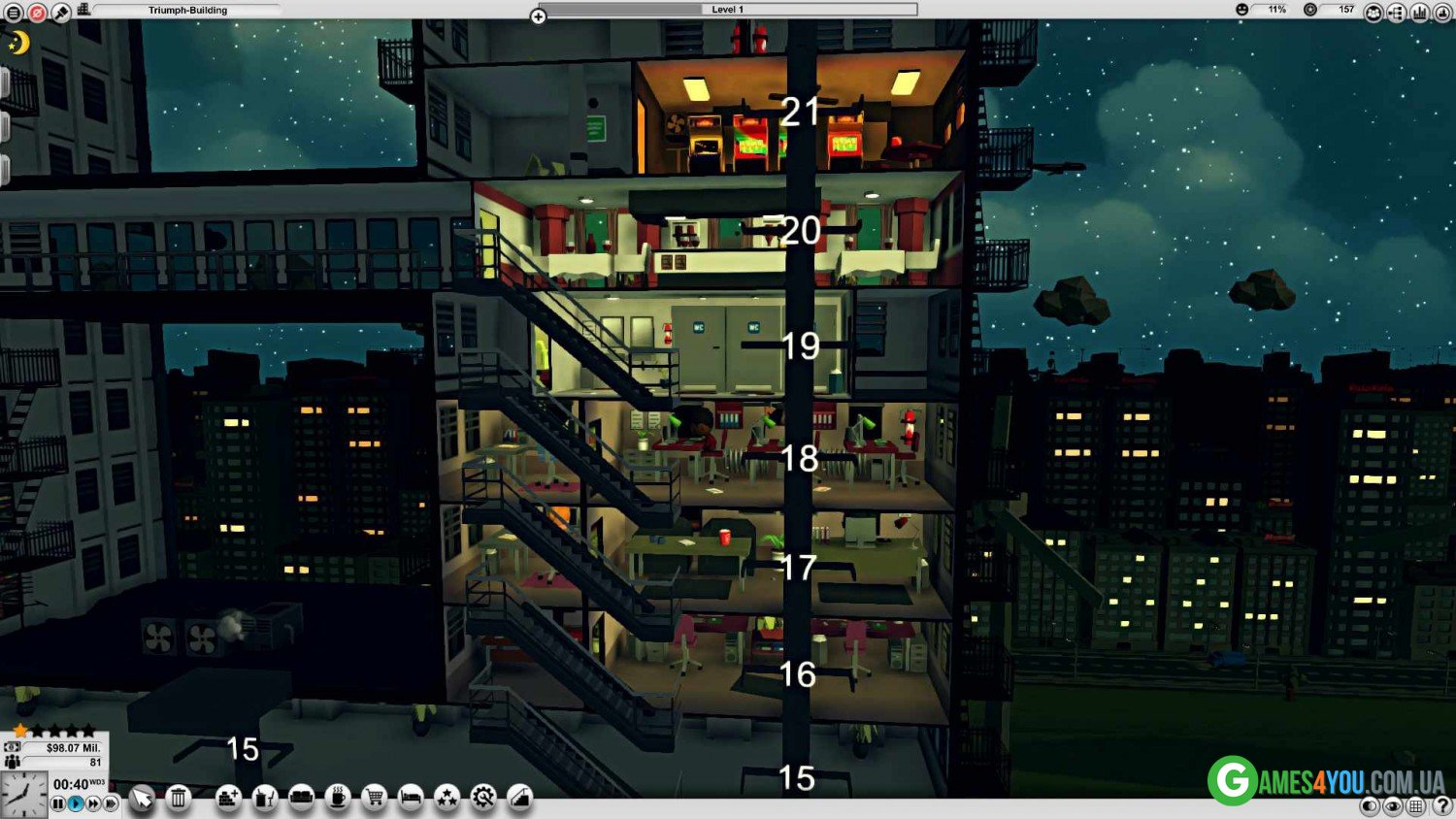The width and height of the screenshot is (1456, 819).
Task: Open the stairs category
Action: (x=520, y=798)
